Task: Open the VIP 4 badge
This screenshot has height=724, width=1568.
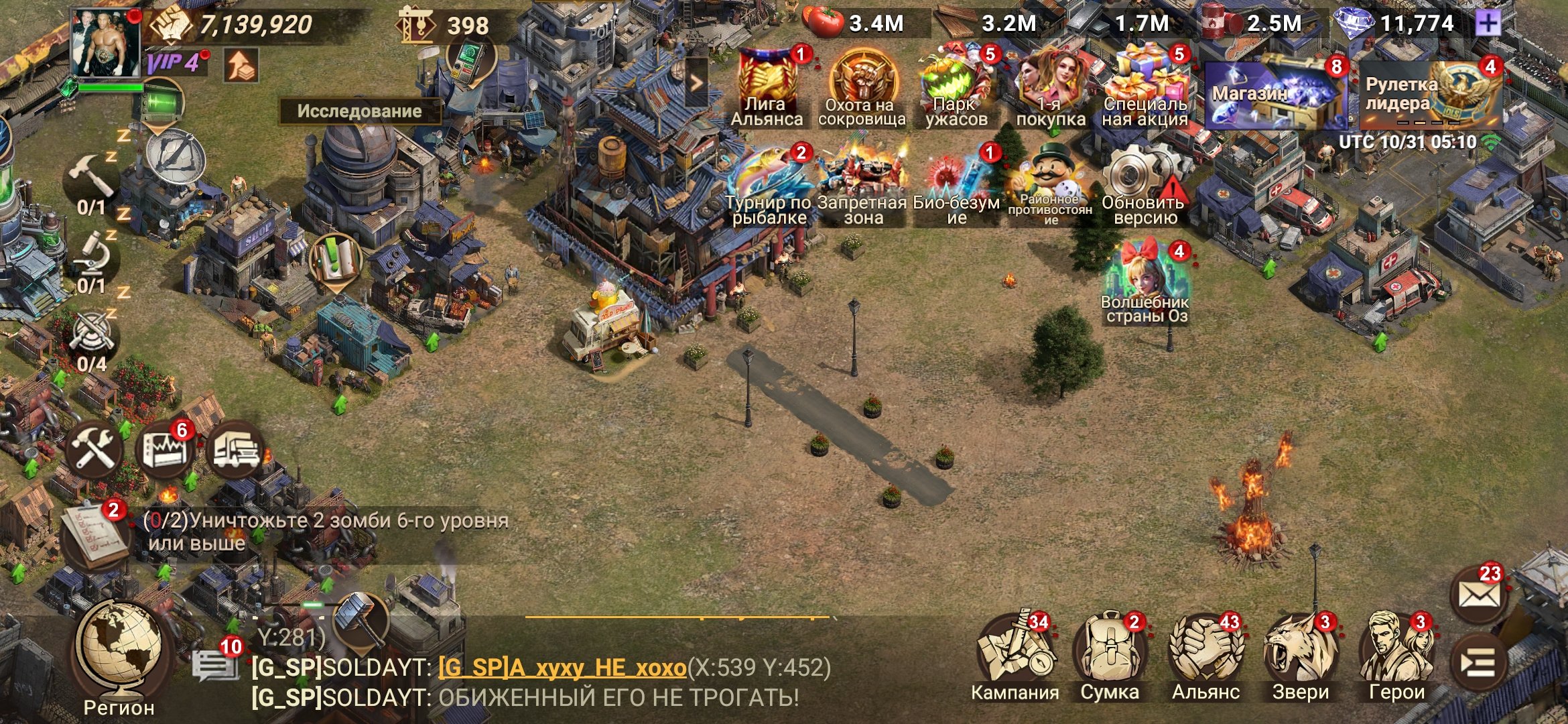Action: [x=174, y=64]
